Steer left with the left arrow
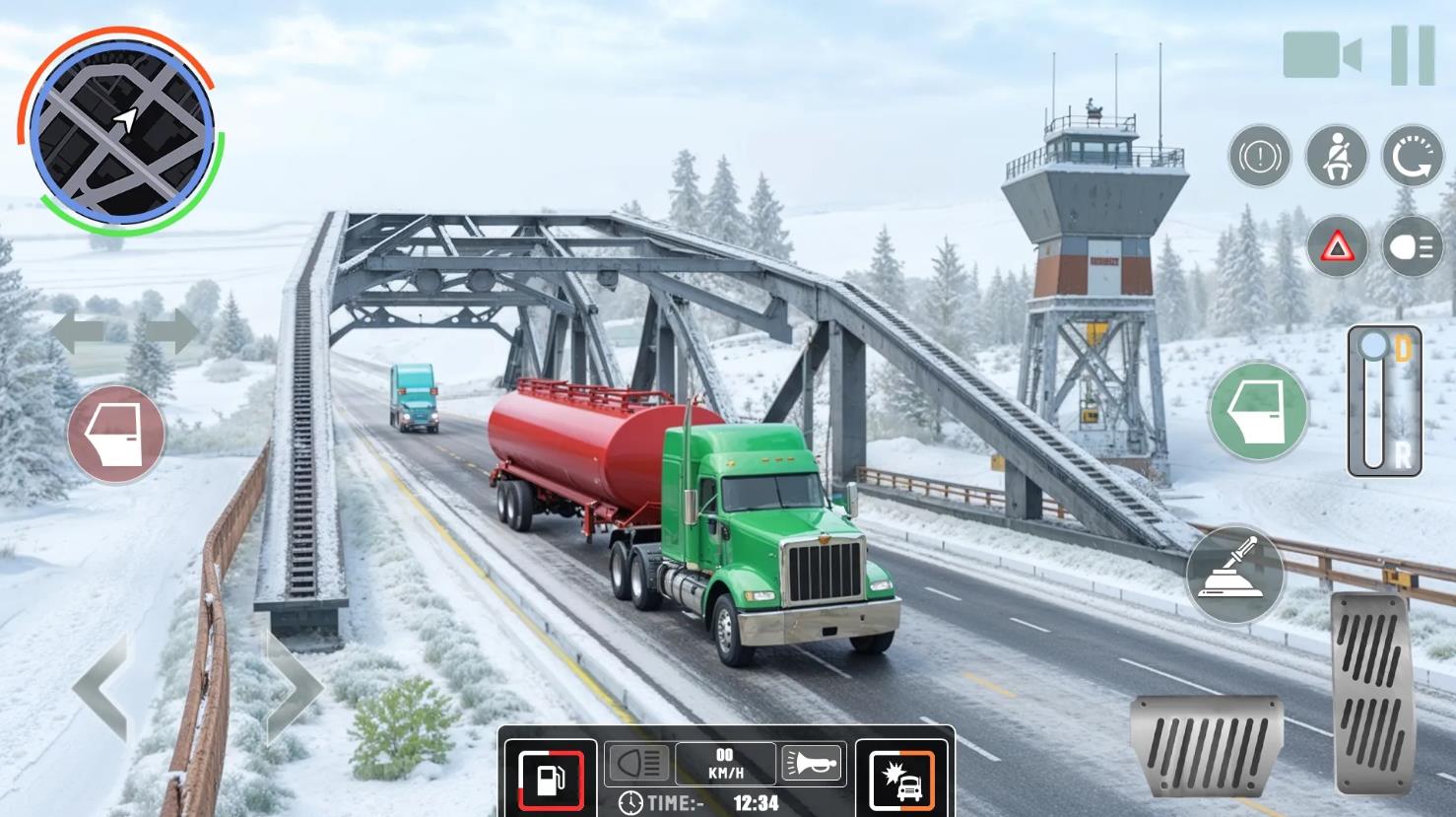The height and width of the screenshot is (817, 1456). 101,689
